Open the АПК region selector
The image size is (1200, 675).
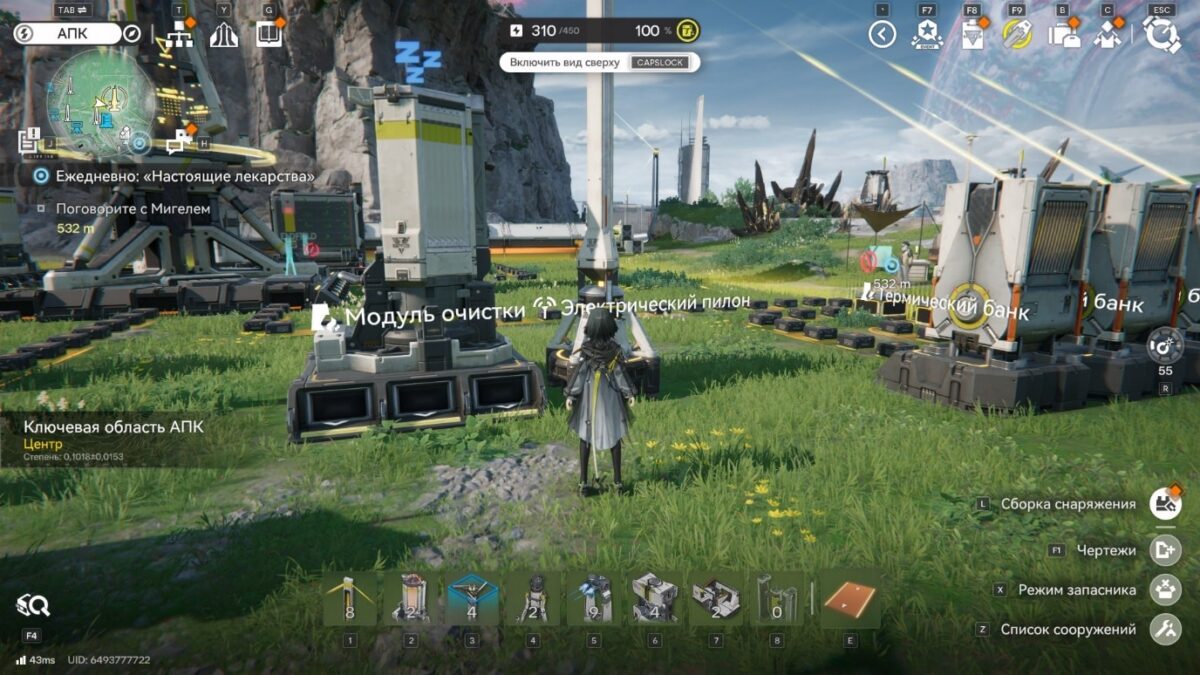click(78, 34)
